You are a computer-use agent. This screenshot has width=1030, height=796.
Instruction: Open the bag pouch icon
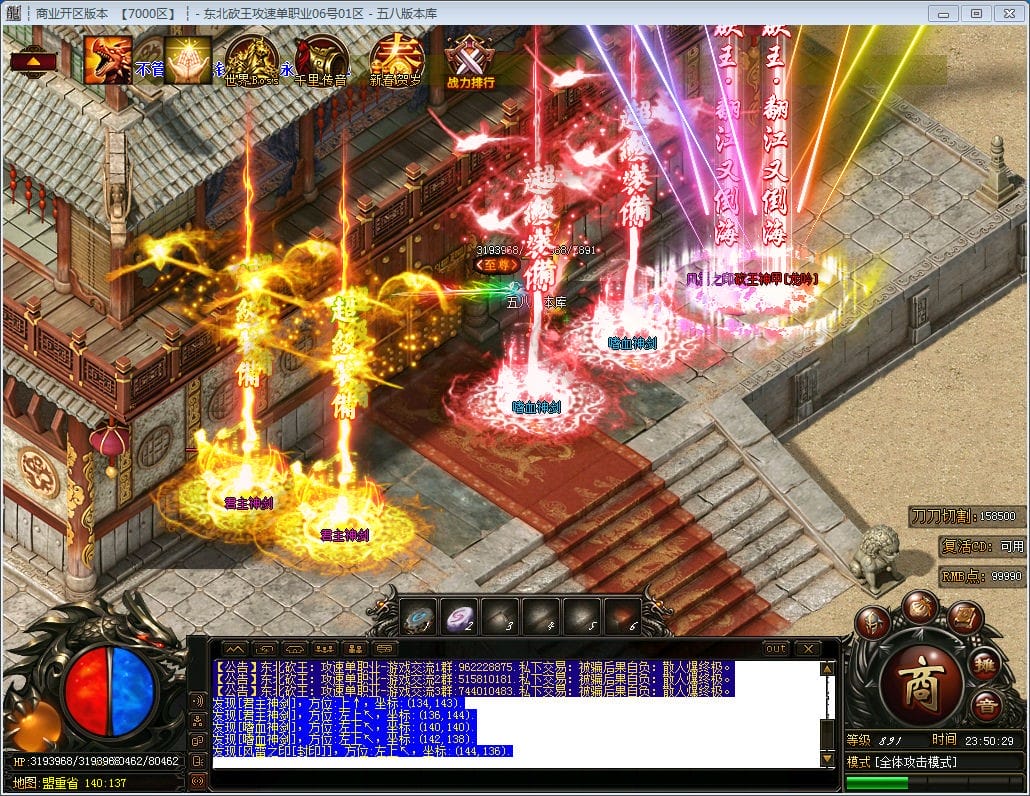(x=920, y=605)
